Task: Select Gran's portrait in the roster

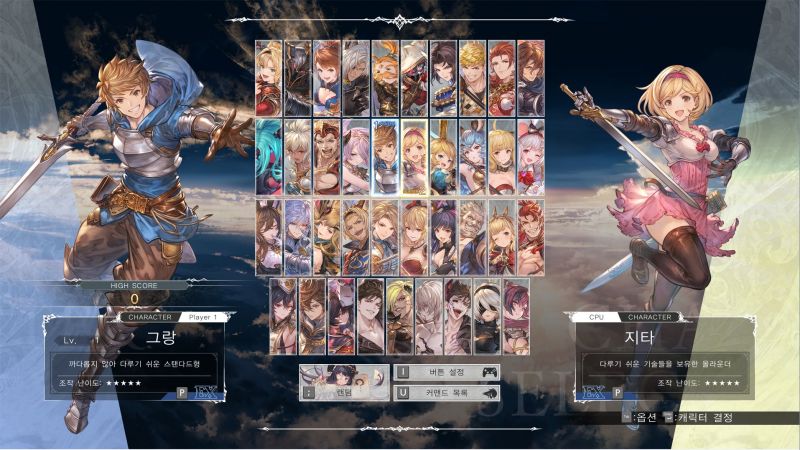Action: coord(386,157)
